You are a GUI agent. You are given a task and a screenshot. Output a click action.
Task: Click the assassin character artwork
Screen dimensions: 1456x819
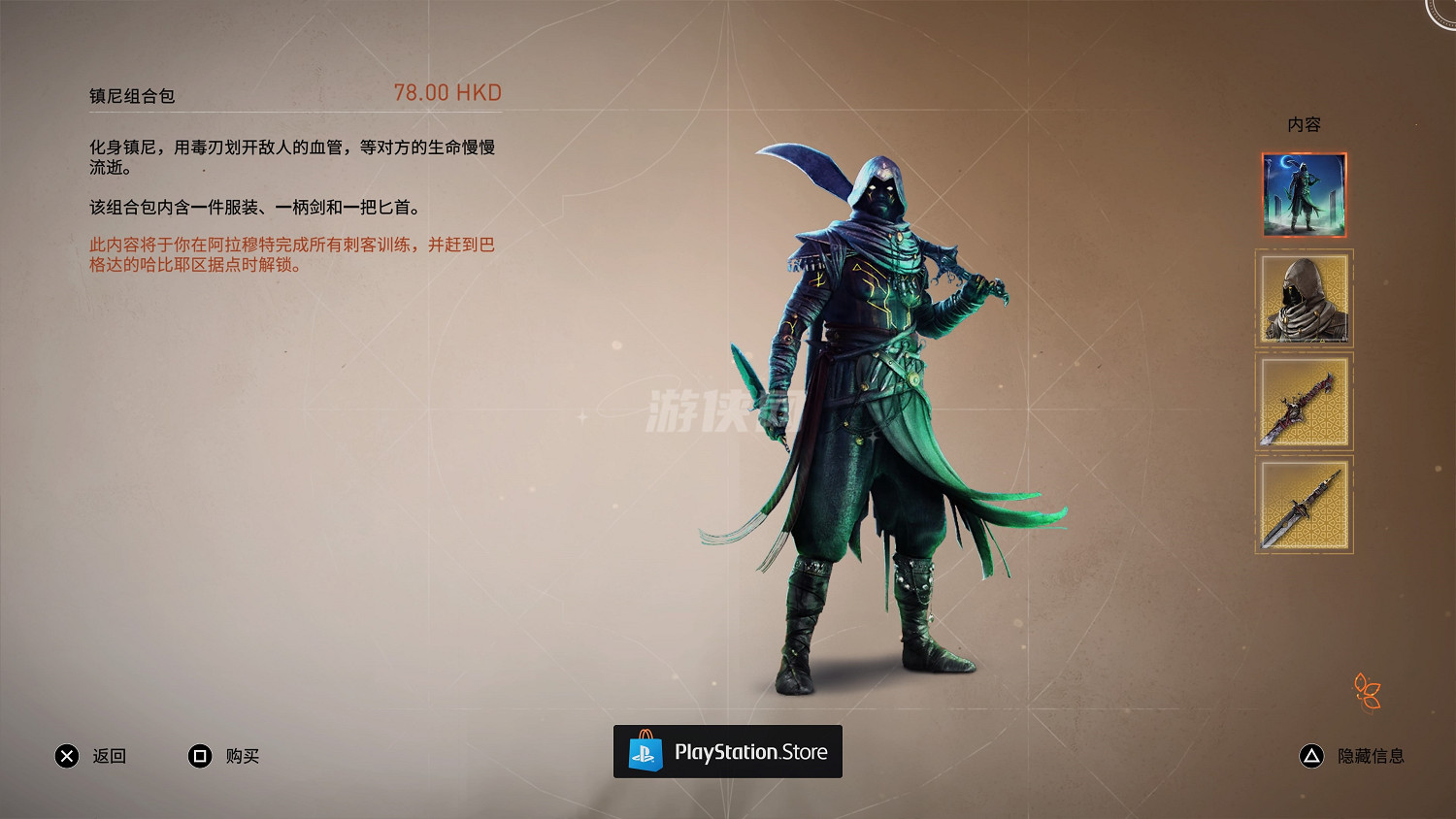click(x=874, y=408)
